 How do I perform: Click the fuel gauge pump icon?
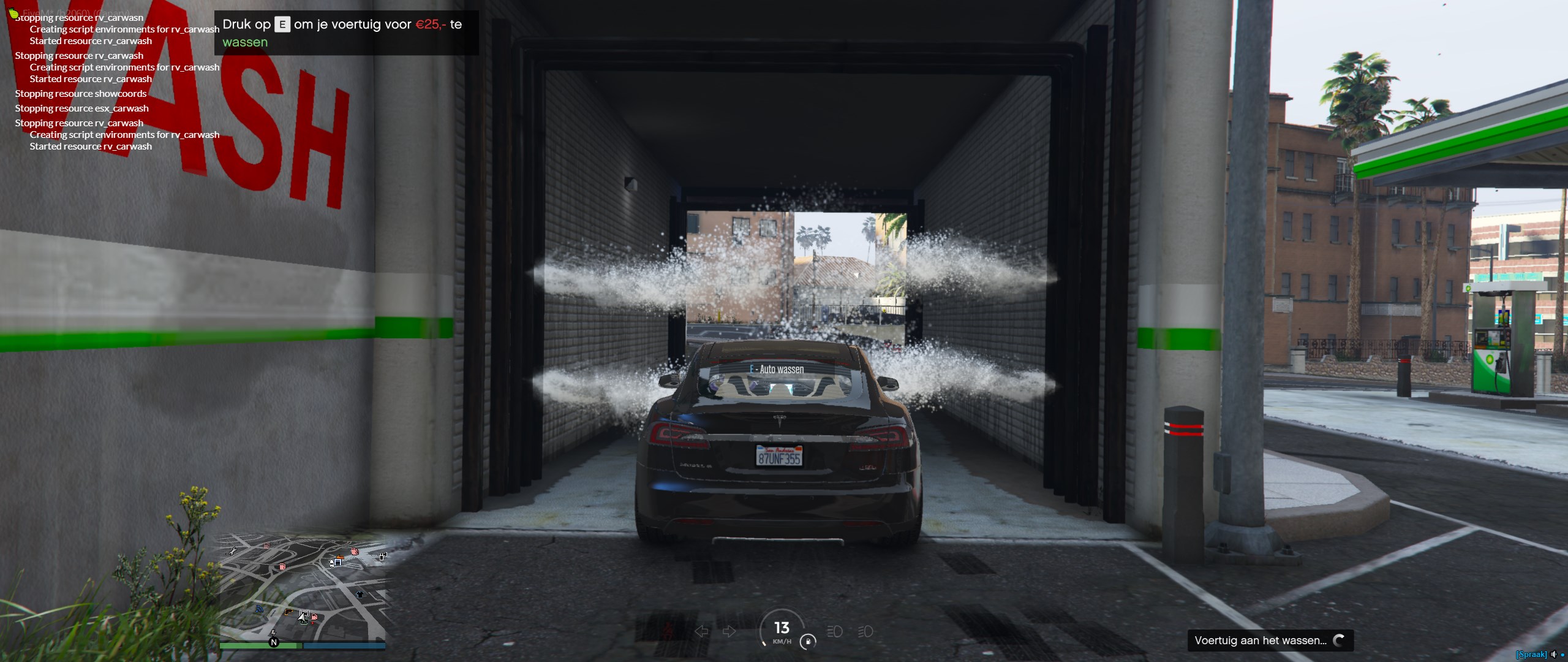click(808, 642)
